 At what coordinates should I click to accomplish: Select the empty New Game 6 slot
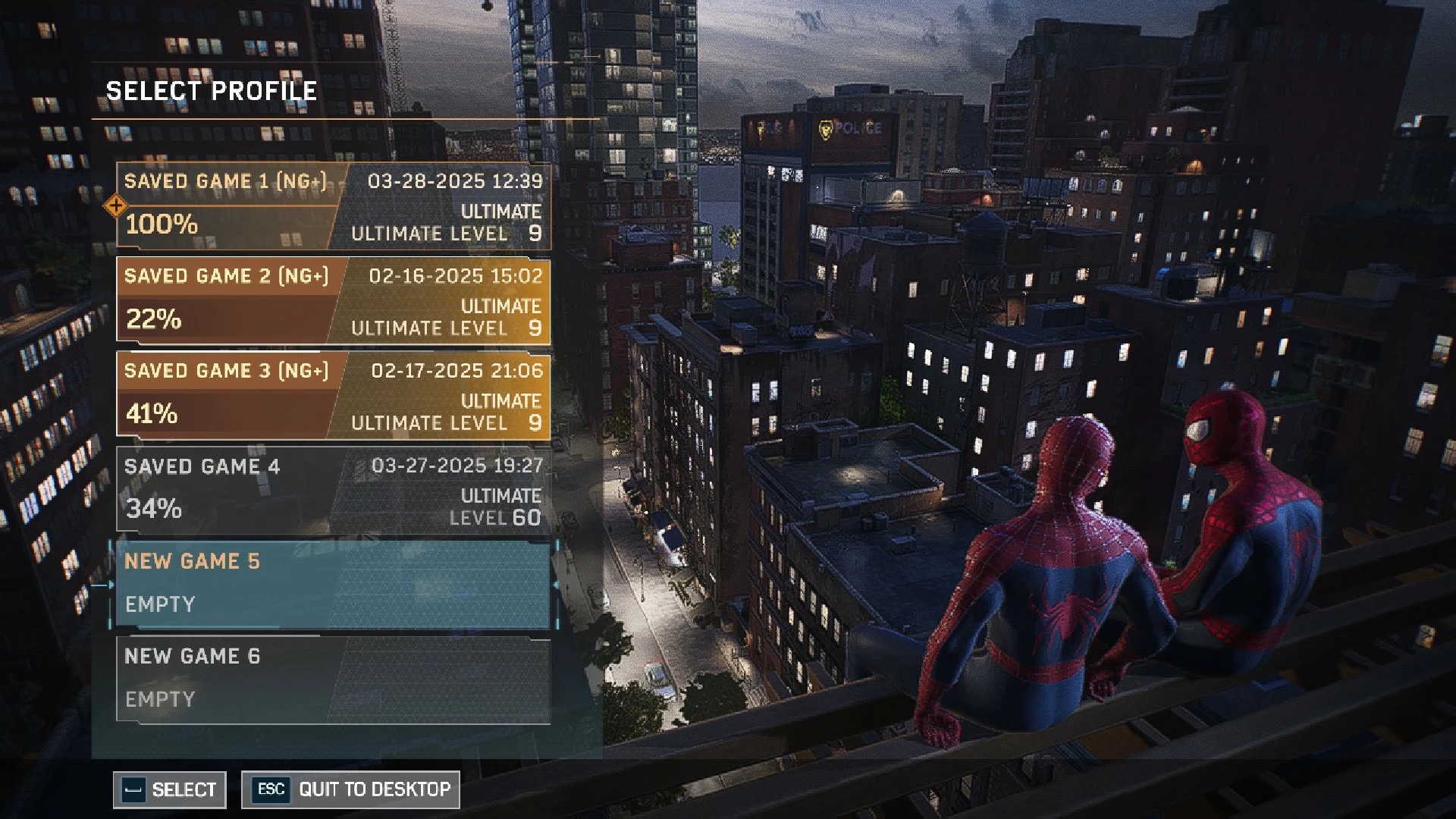coord(334,679)
